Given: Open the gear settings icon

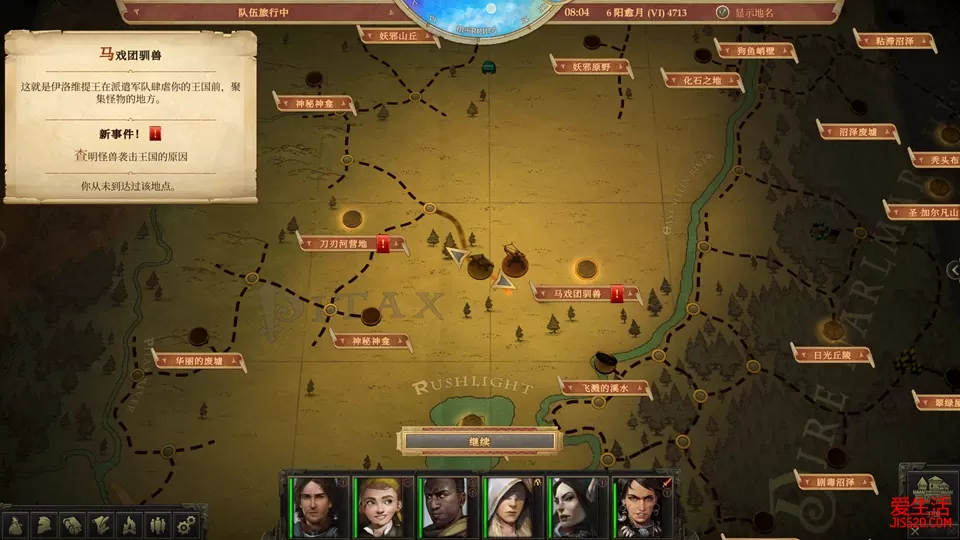Looking at the screenshot, I should (x=185, y=524).
